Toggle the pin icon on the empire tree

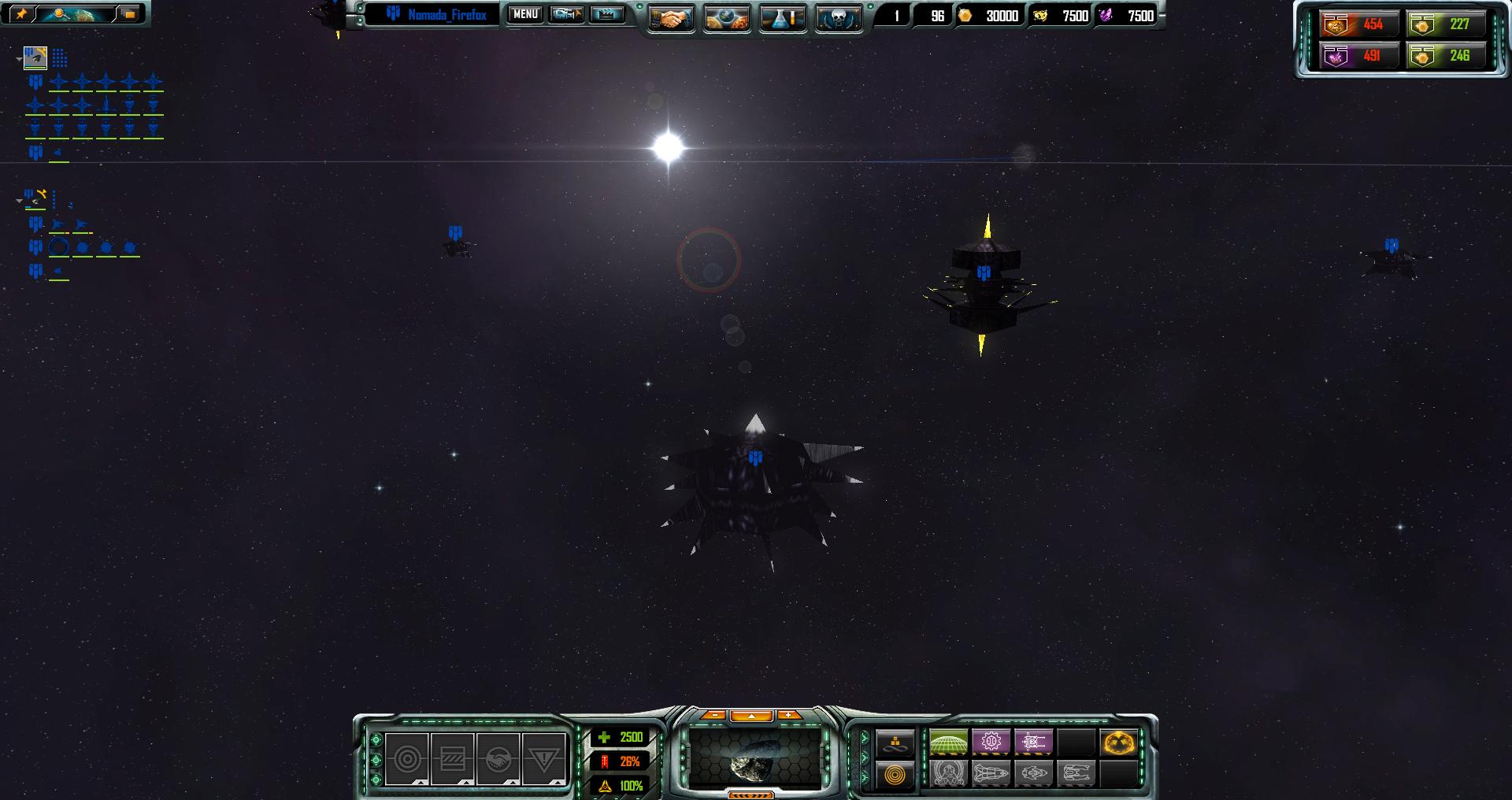pos(21,14)
